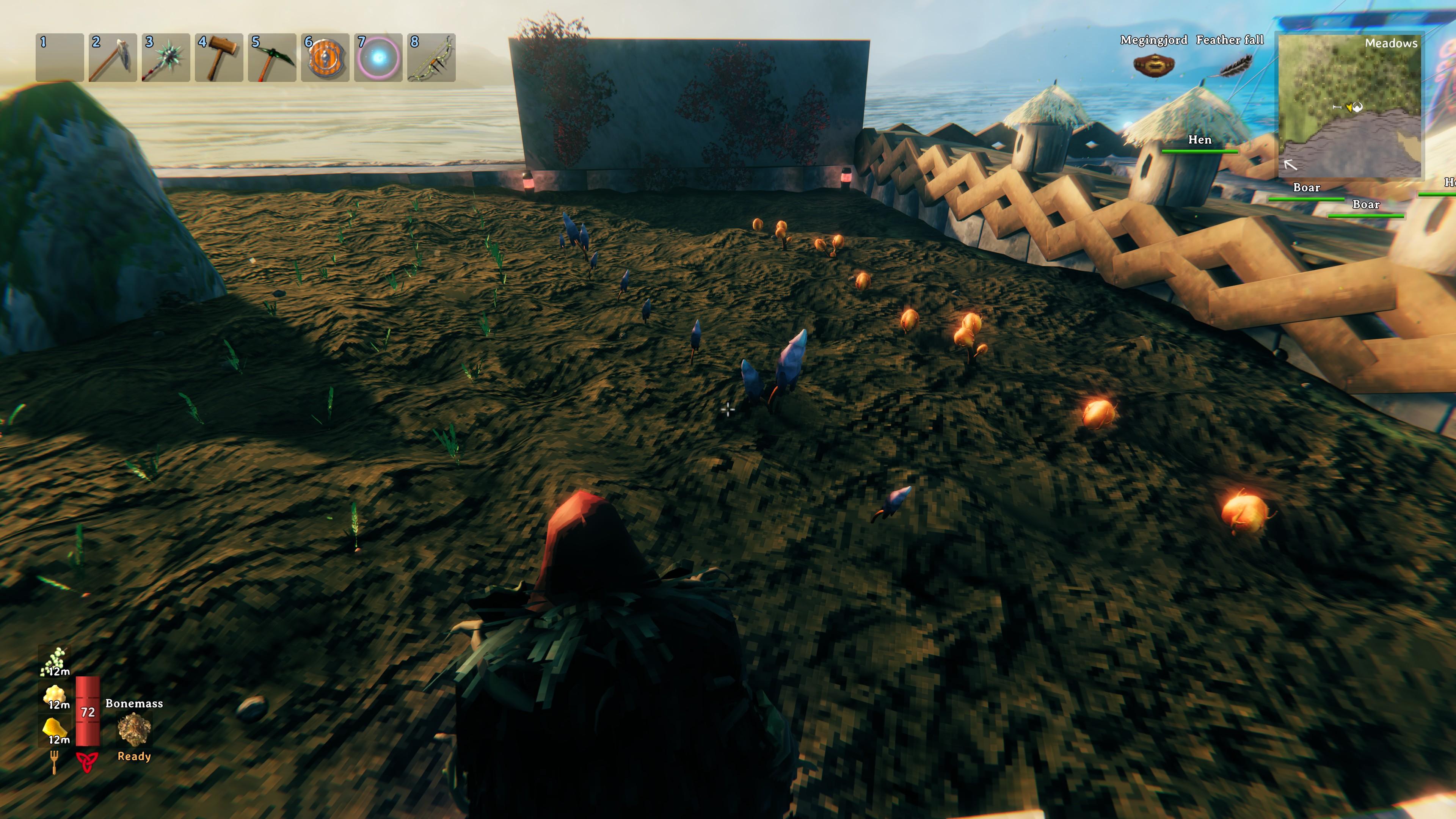Choose the wooden hammer hotbar slot
Screen dimensions: 1456x819
219,58
